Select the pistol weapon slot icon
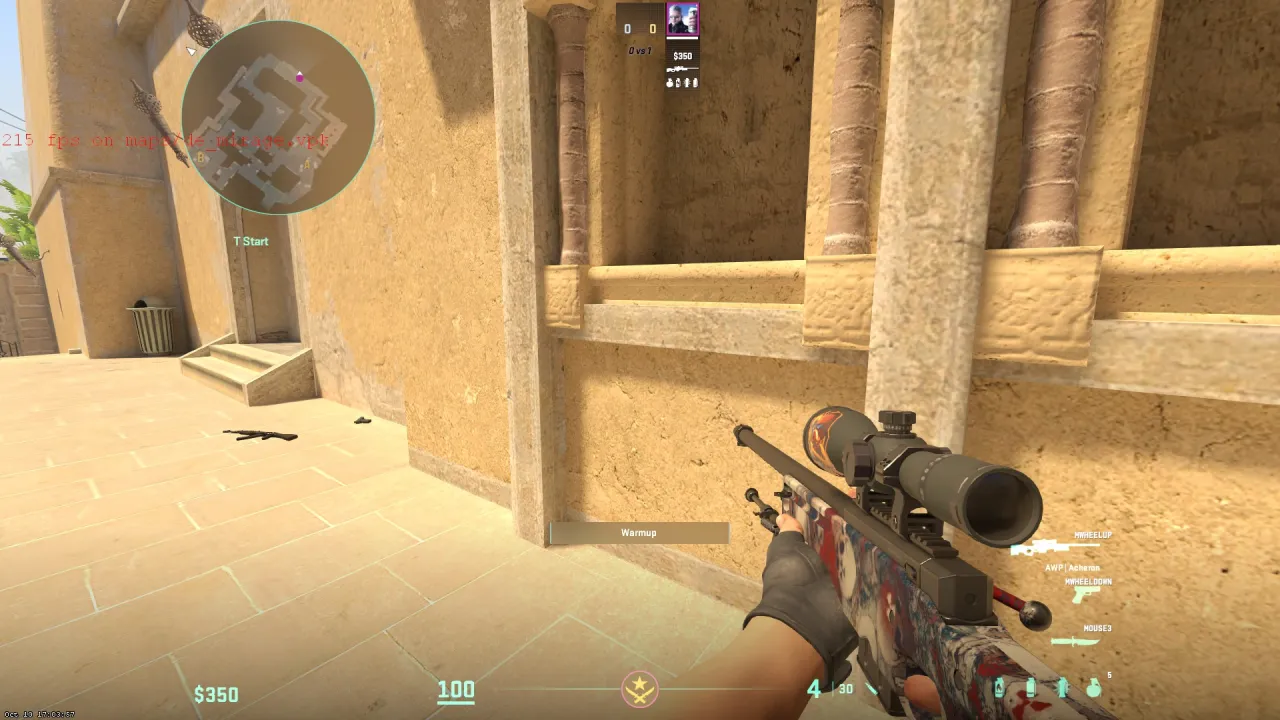 coord(1086,593)
